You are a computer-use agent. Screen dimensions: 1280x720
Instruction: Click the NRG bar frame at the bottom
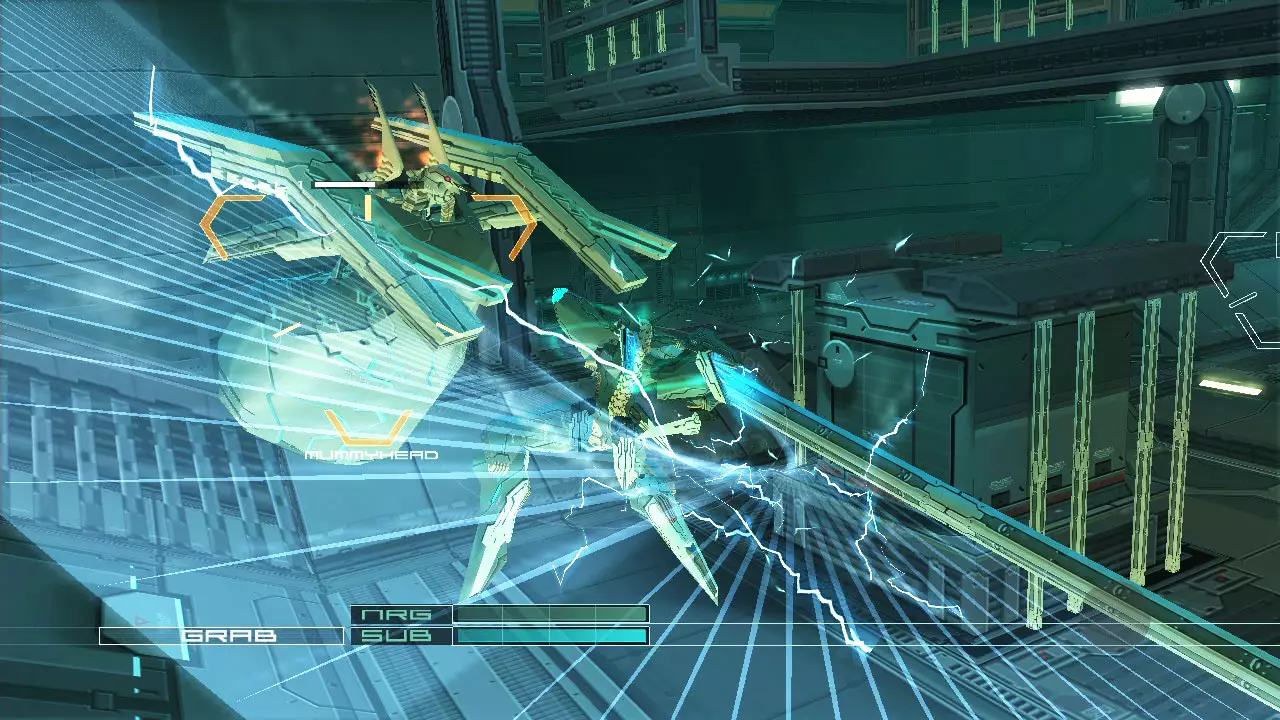tap(550, 614)
